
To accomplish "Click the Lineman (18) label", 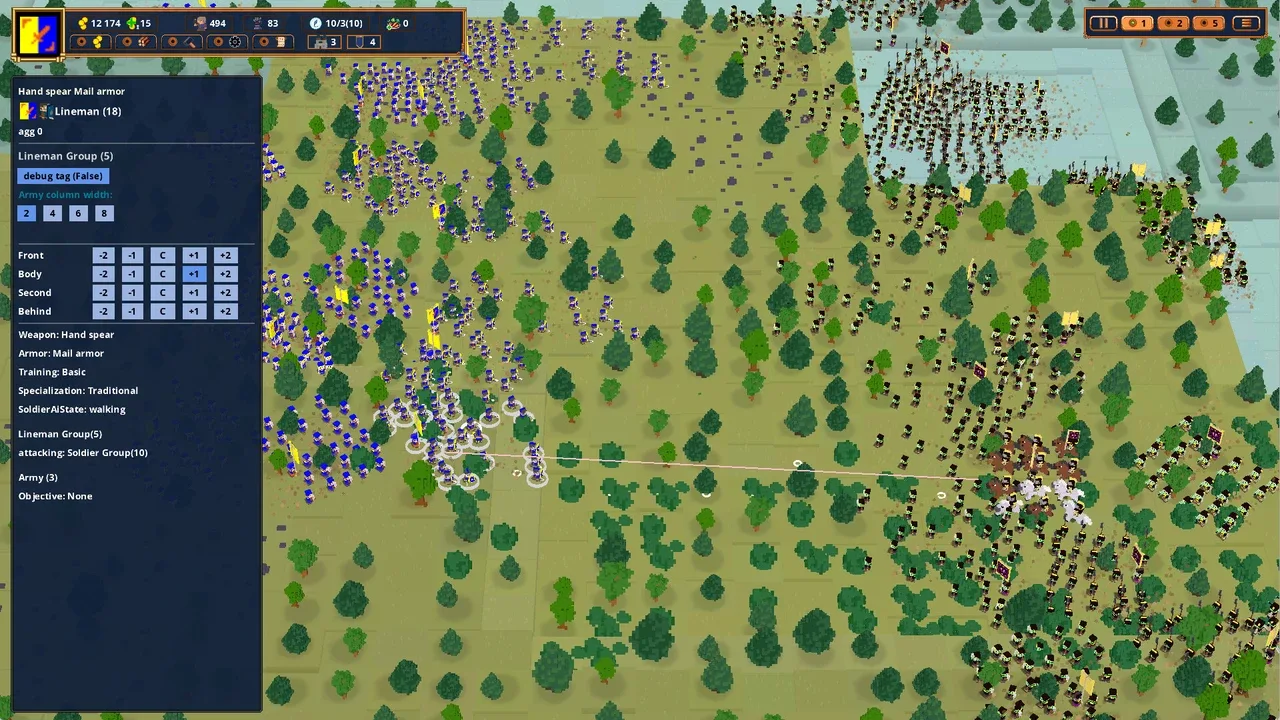I will tap(88, 111).
